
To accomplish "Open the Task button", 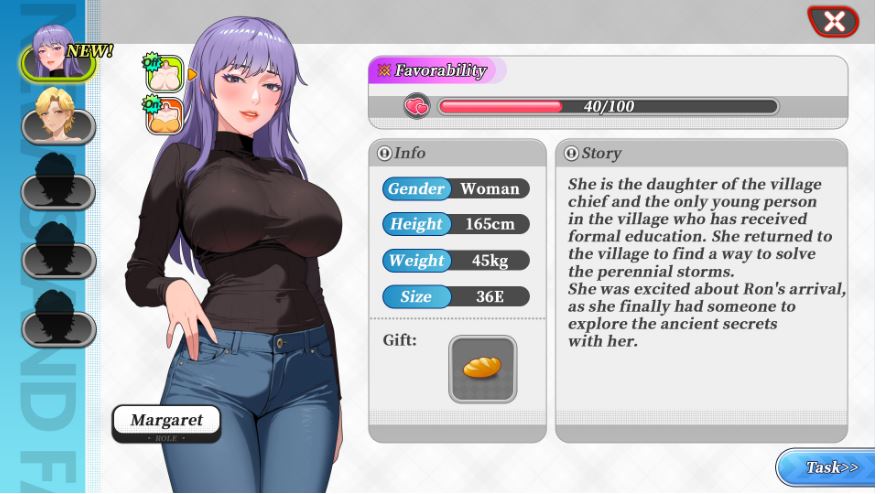I will tap(827, 467).
